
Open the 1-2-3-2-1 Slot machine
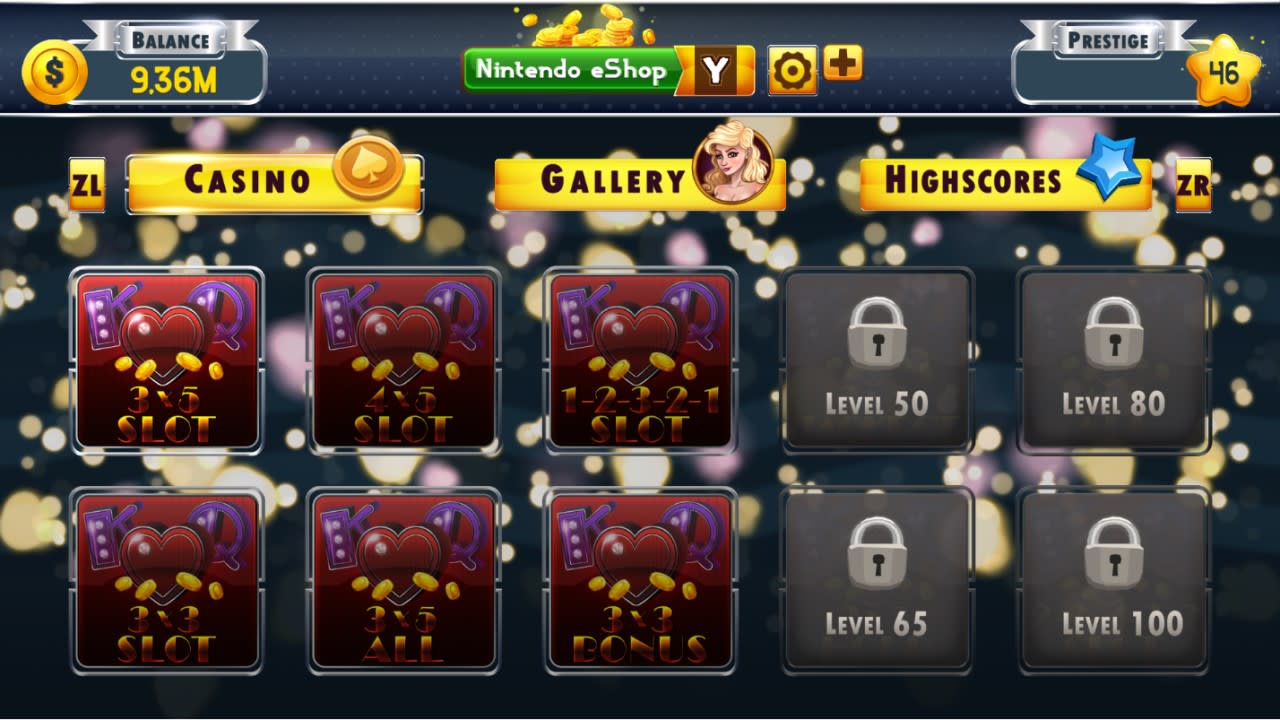[638, 360]
